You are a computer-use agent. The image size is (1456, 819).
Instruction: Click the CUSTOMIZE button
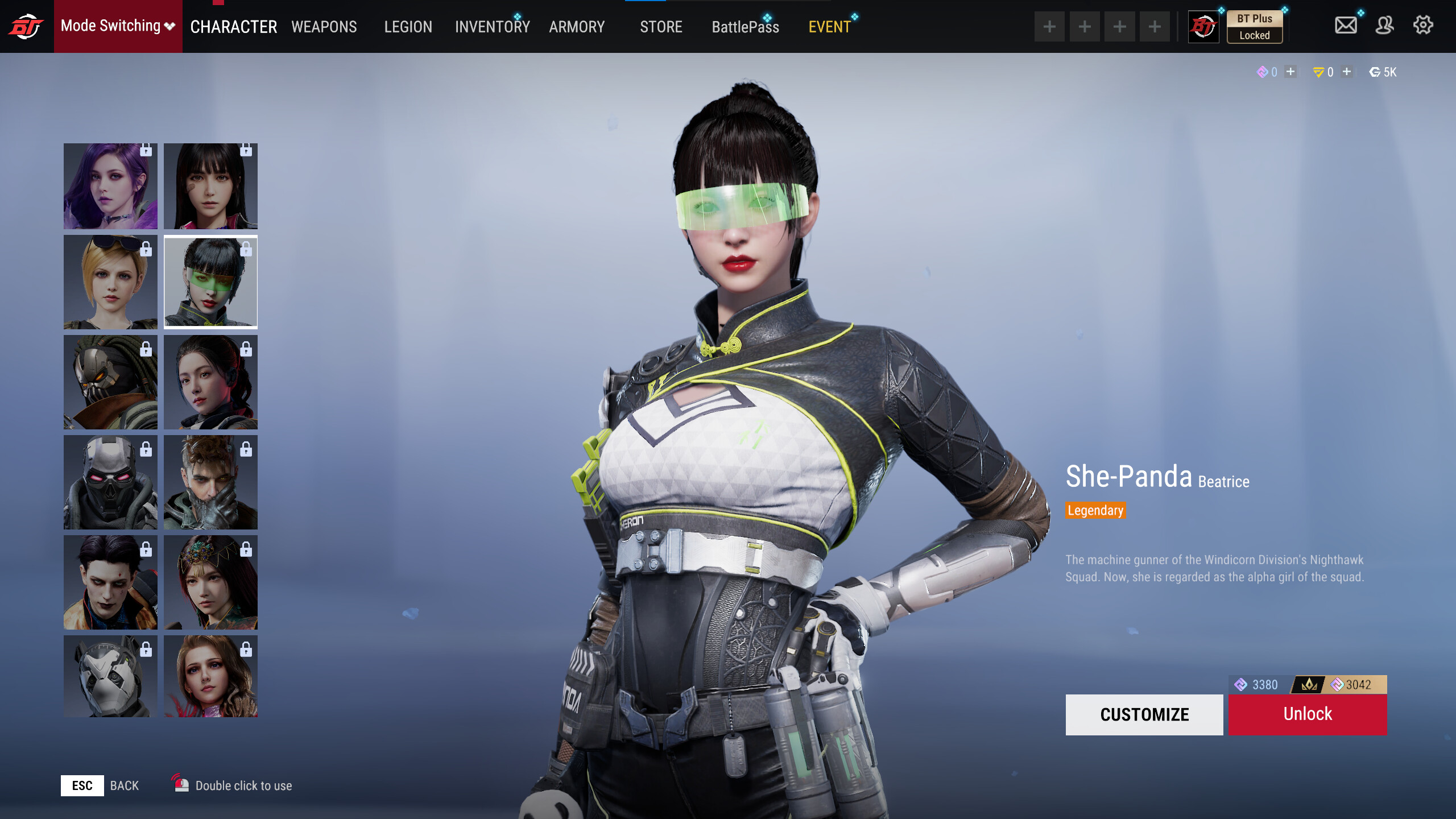[x=1144, y=714]
